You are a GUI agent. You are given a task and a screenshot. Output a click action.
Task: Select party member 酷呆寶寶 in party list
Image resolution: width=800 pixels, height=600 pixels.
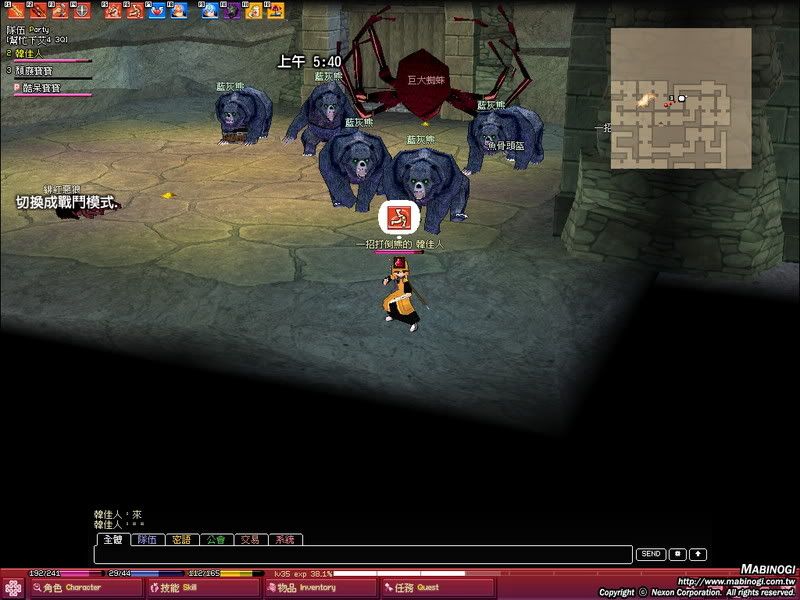pyautogui.click(x=38, y=88)
